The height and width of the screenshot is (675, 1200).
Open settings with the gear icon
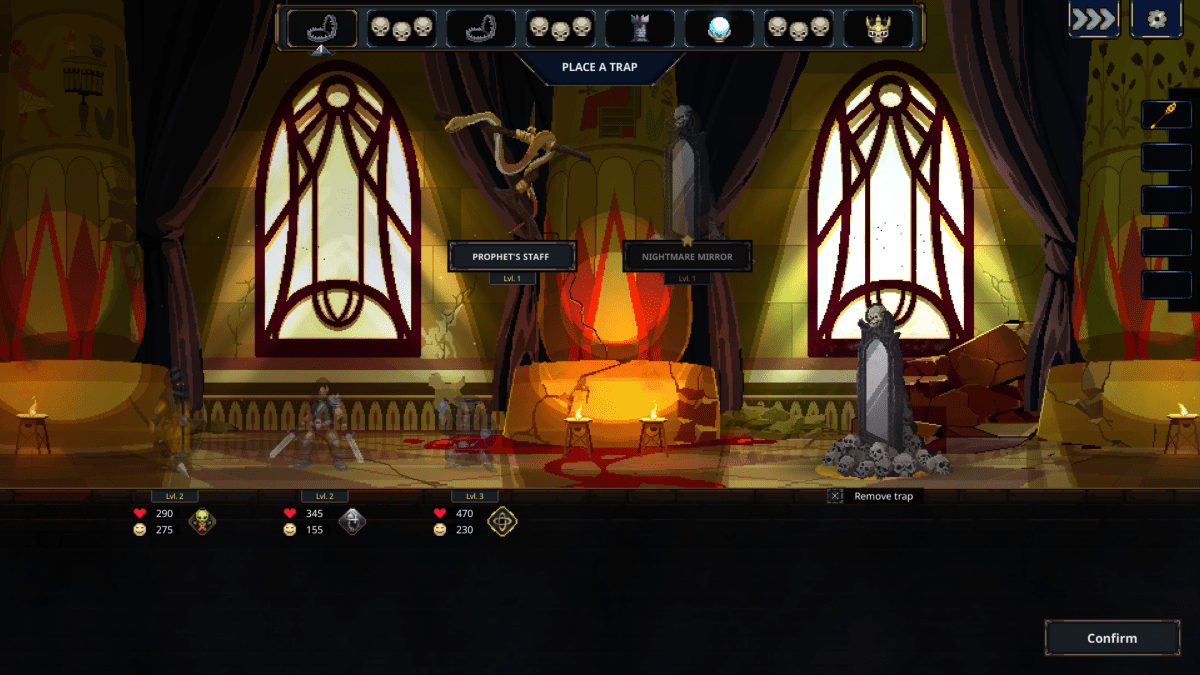(1156, 20)
